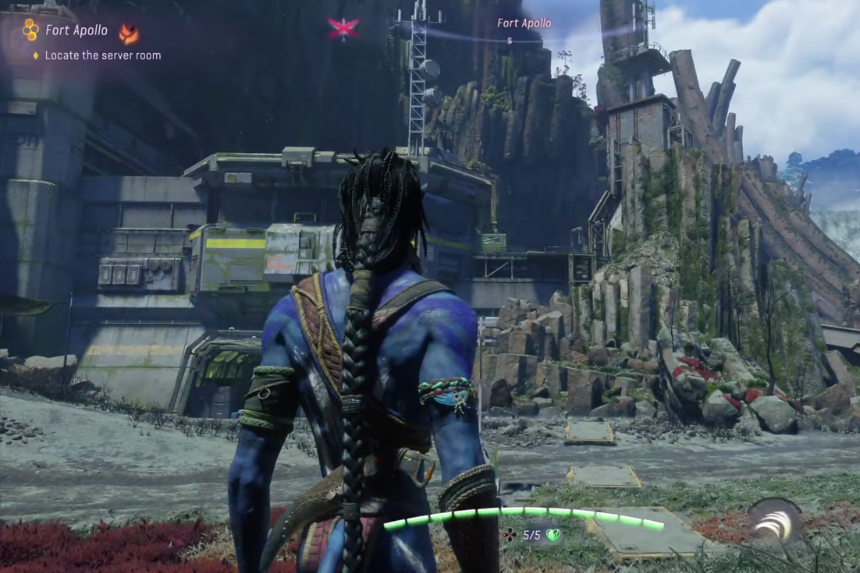Open the 'Locate the server room' objective
860x573 pixels.
point(103,56)
